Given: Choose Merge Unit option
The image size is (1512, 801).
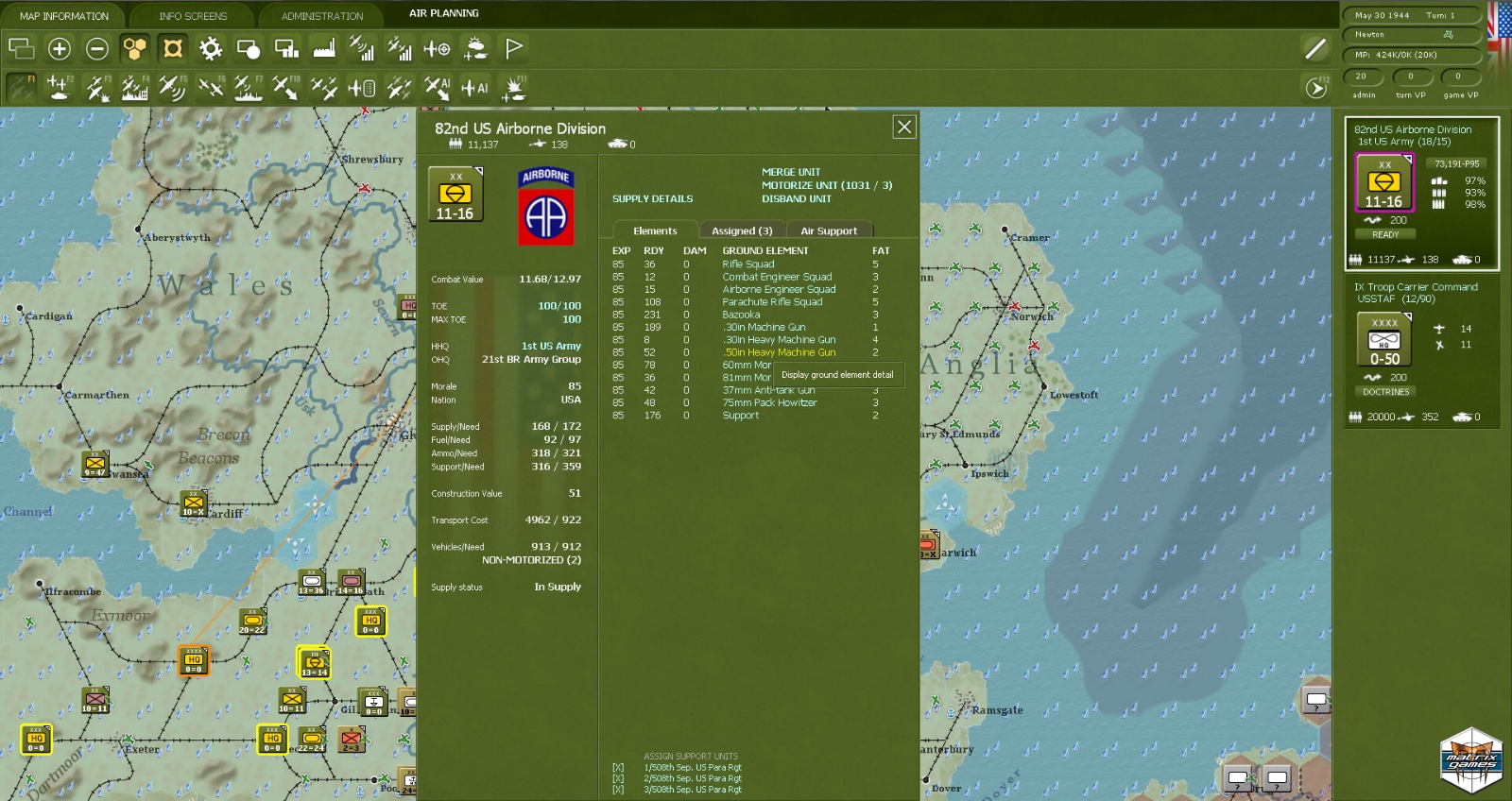Looking at the screenshot, I should 791,172.
